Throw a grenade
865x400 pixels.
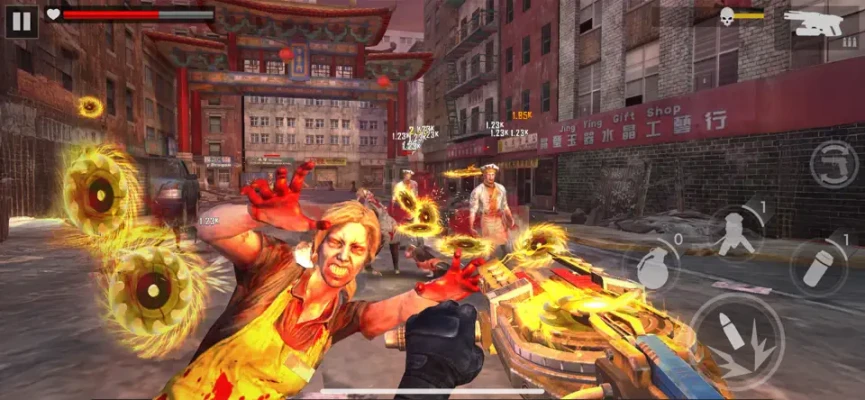coord(654,268)
